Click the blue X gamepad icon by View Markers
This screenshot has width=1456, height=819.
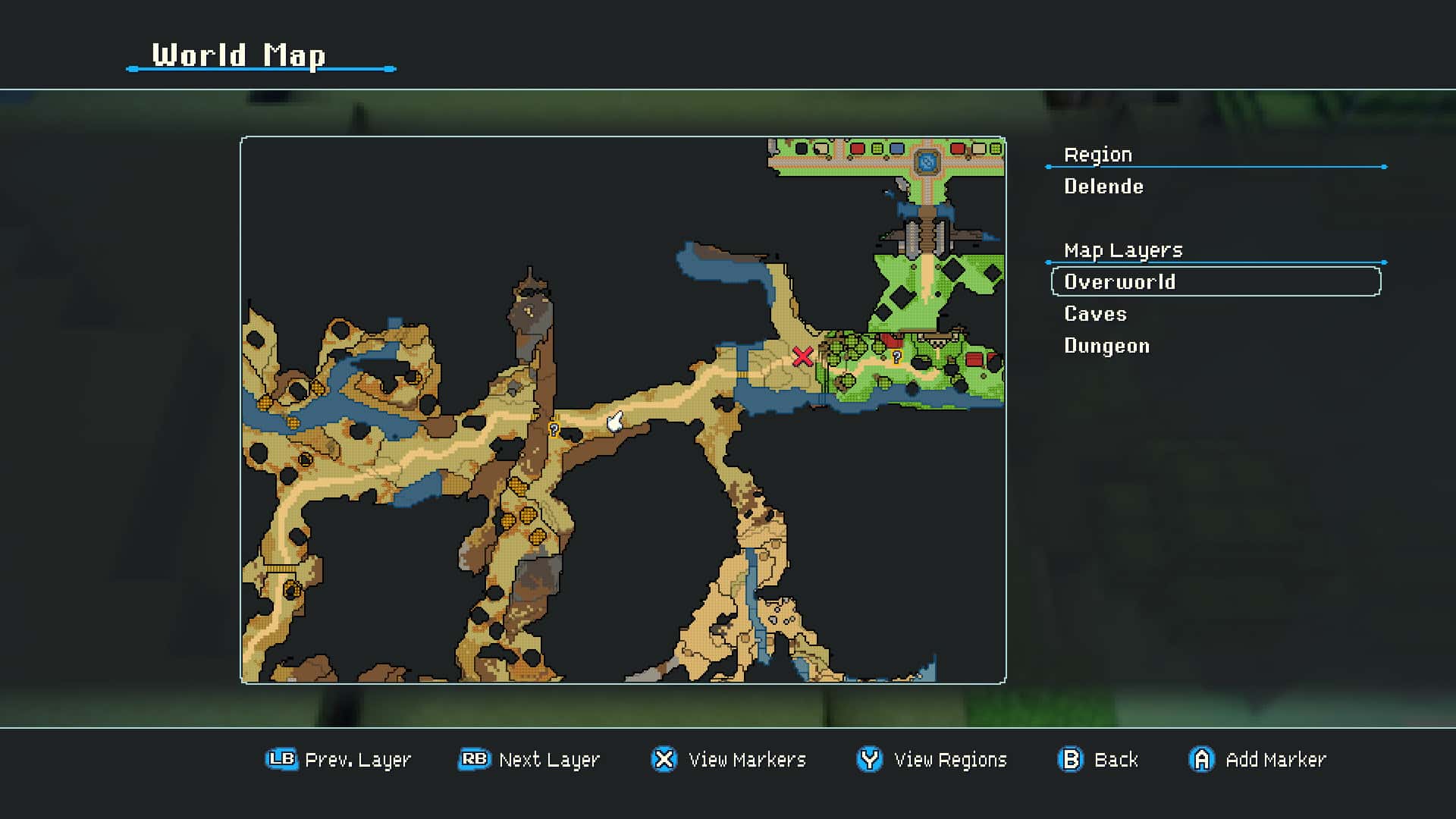point(663,759)
